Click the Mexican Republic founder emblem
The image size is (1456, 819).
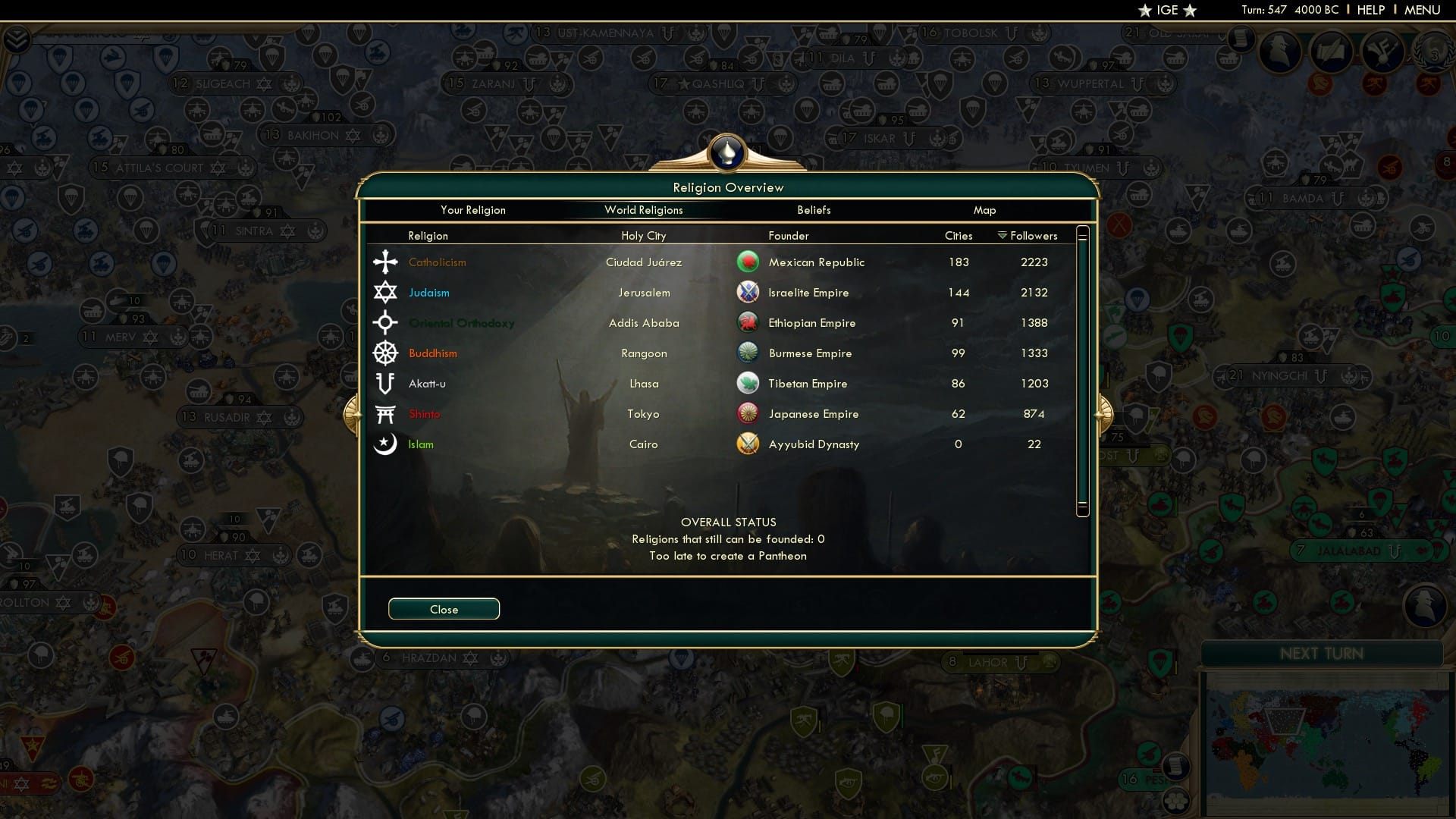(x=748, y=261)
